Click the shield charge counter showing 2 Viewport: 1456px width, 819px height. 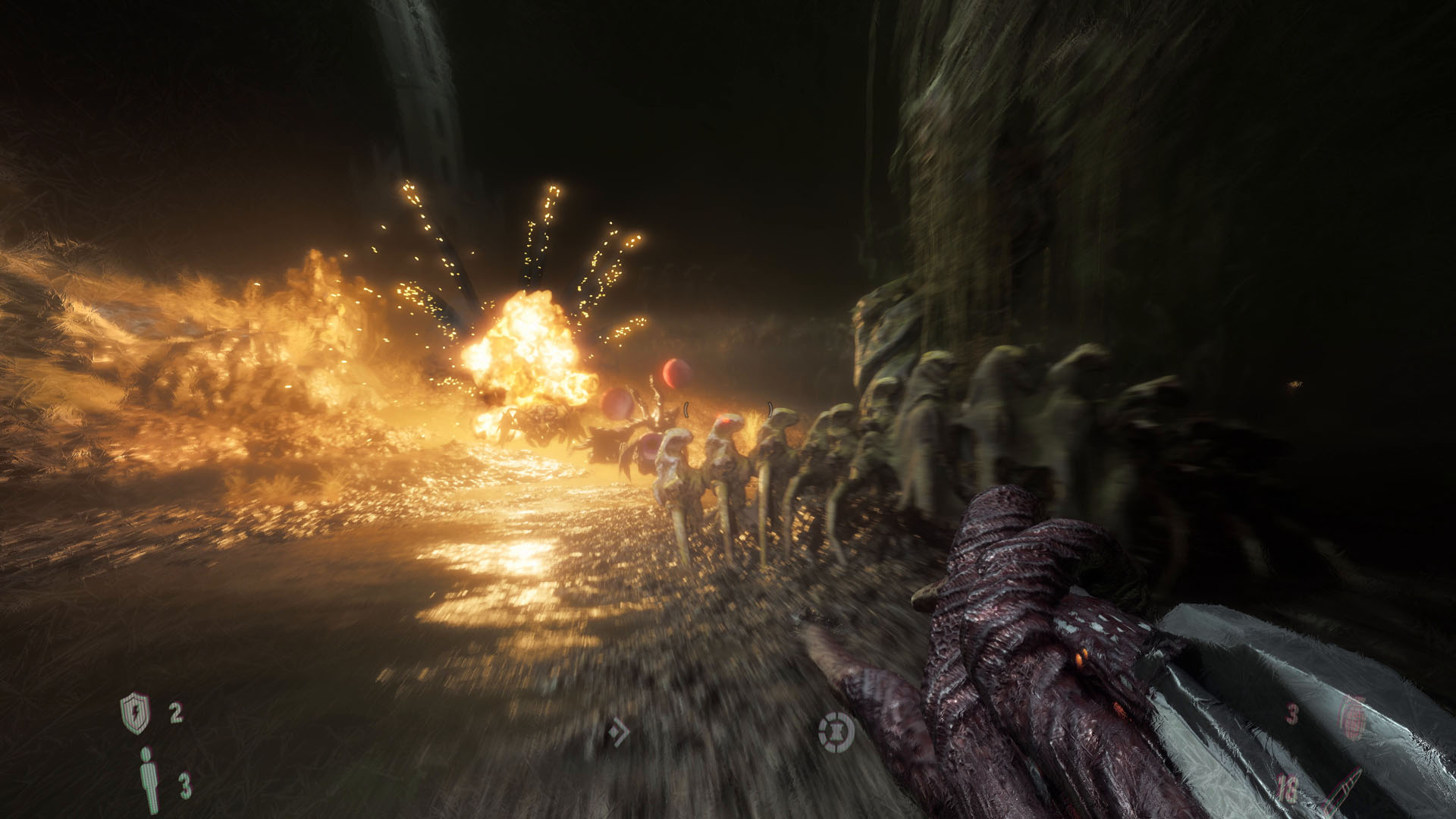click(174, 713)
